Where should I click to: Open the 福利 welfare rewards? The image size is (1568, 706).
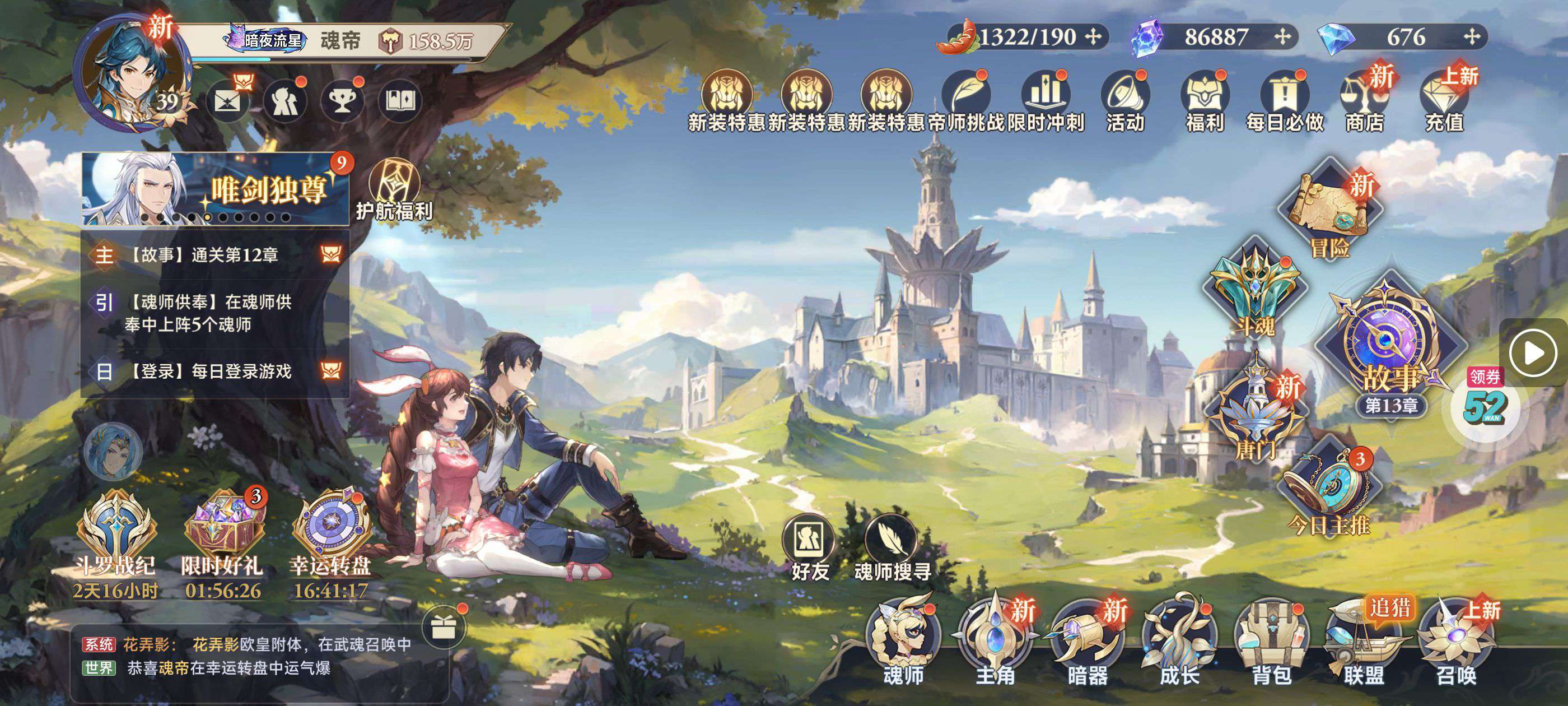coord(1205,100)
